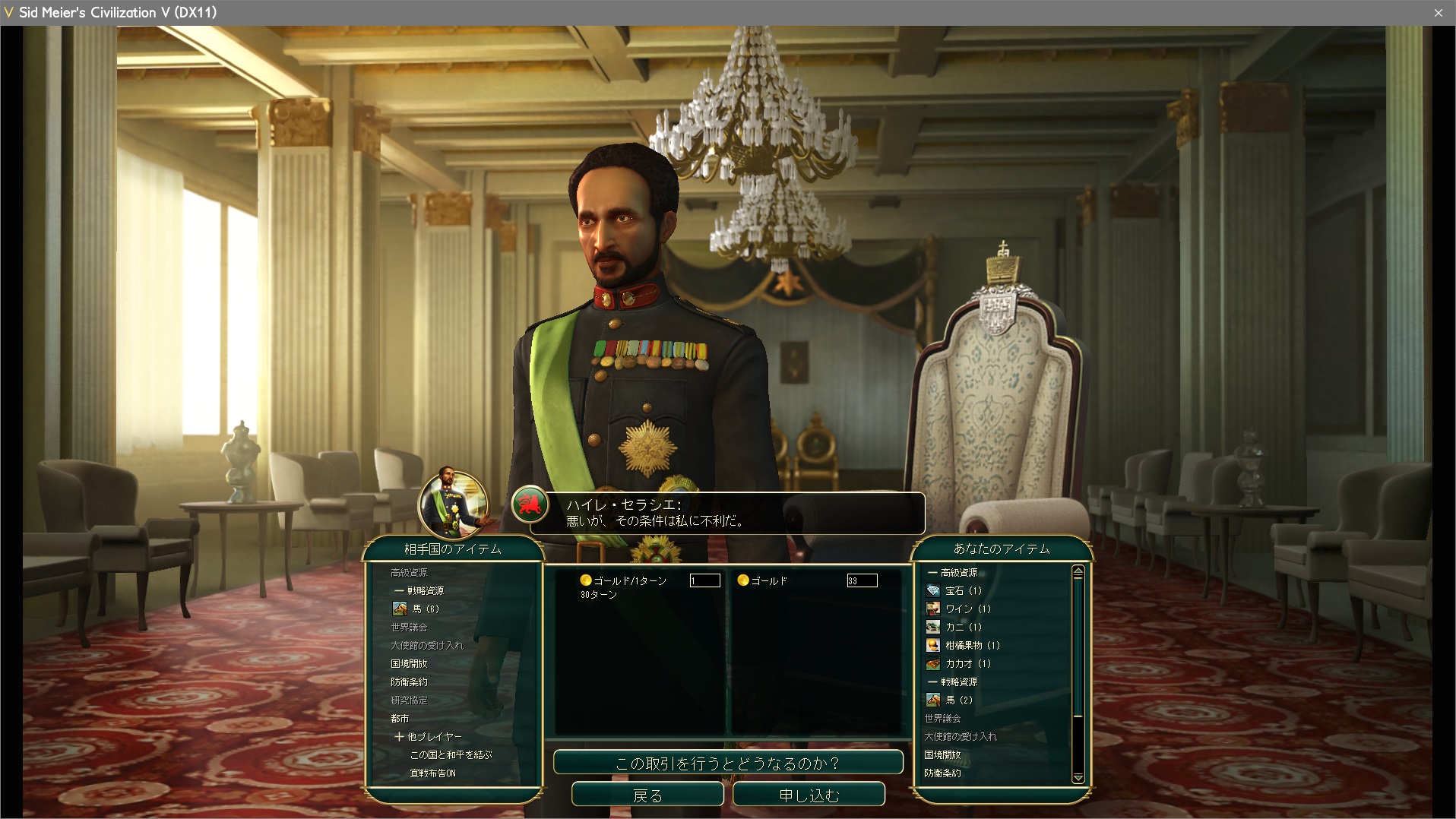
Task: Edit the gold per turn amount field
Action: pos(704,580)
